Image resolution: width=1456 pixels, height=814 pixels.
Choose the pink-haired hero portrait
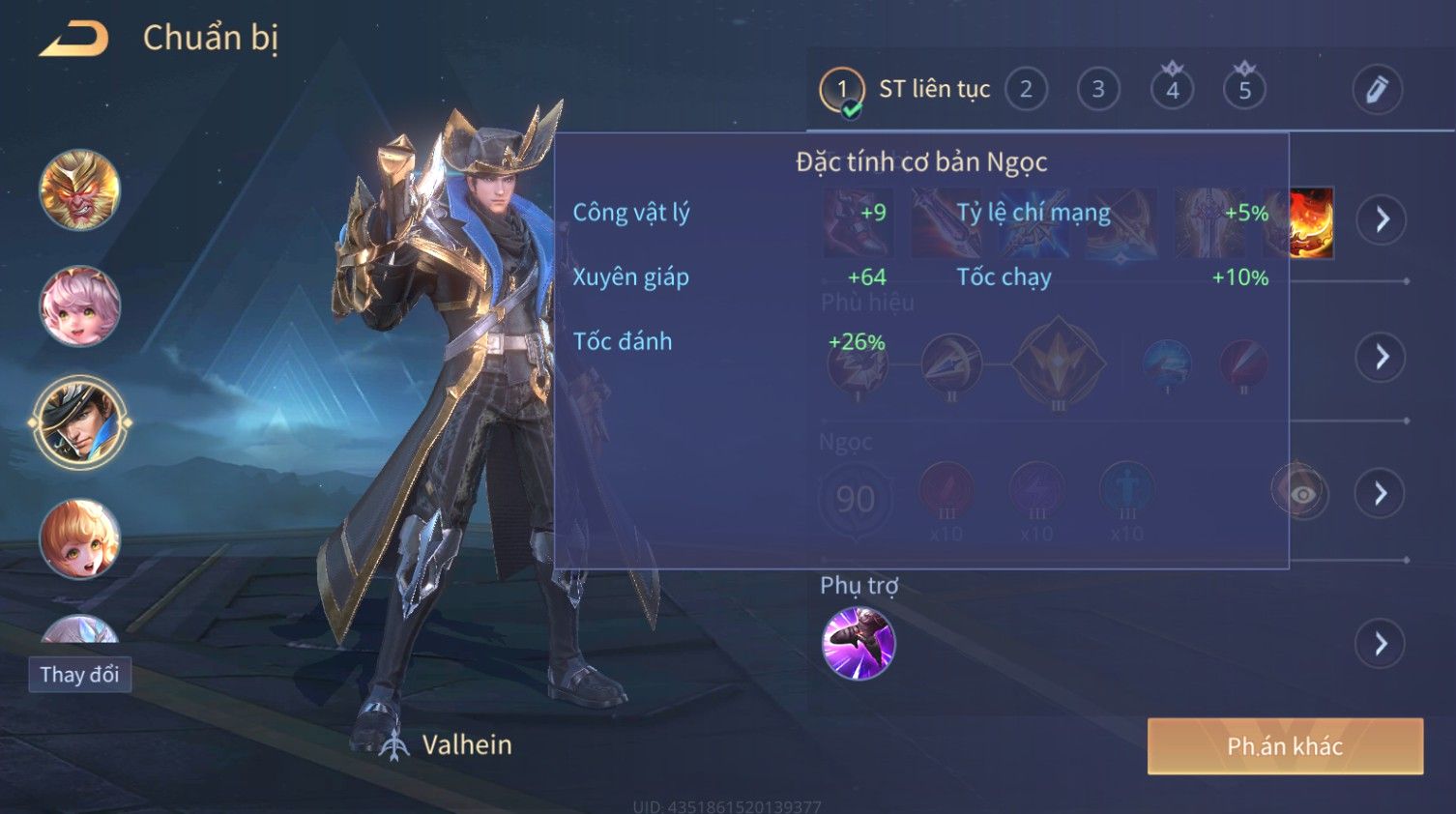click(x=80, y=306)
